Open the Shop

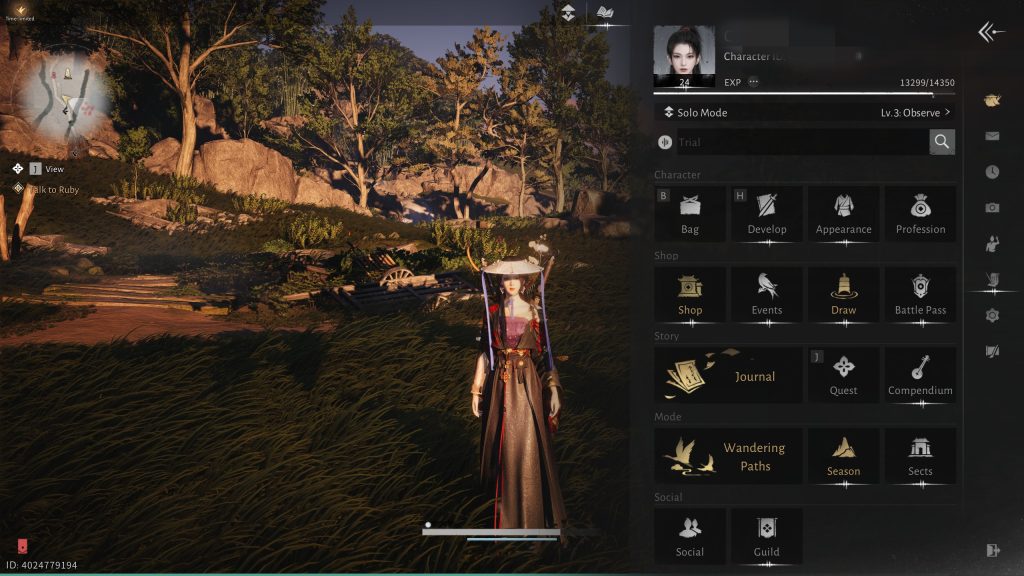pos(690,294)
